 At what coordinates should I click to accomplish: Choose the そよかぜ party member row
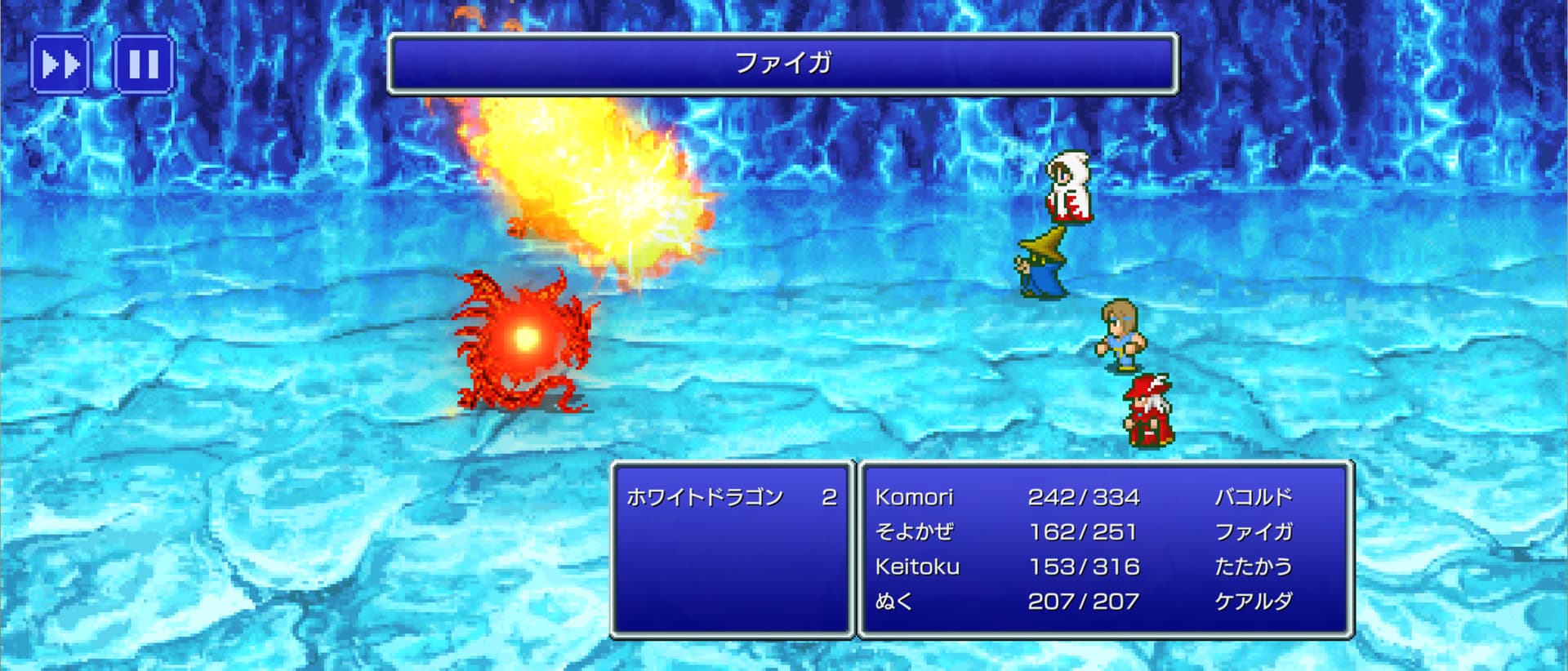tap(1083, 532)
